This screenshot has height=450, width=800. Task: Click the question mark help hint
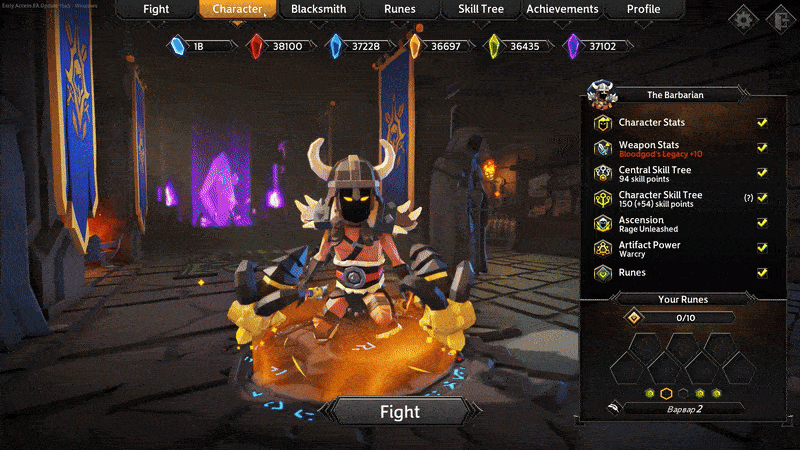point(747,198)
